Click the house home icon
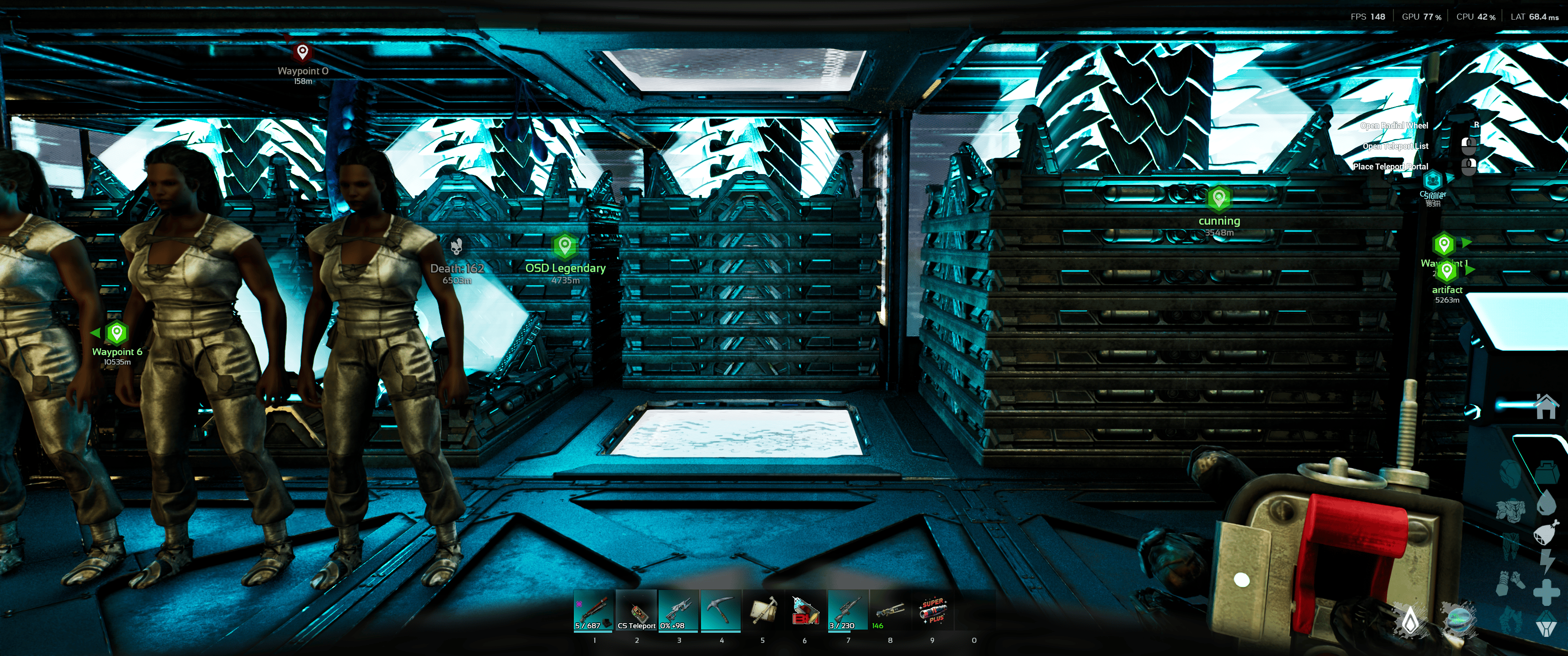Image resolution: width=1568 pixels, height=656 pixels. click(1546, 406)
